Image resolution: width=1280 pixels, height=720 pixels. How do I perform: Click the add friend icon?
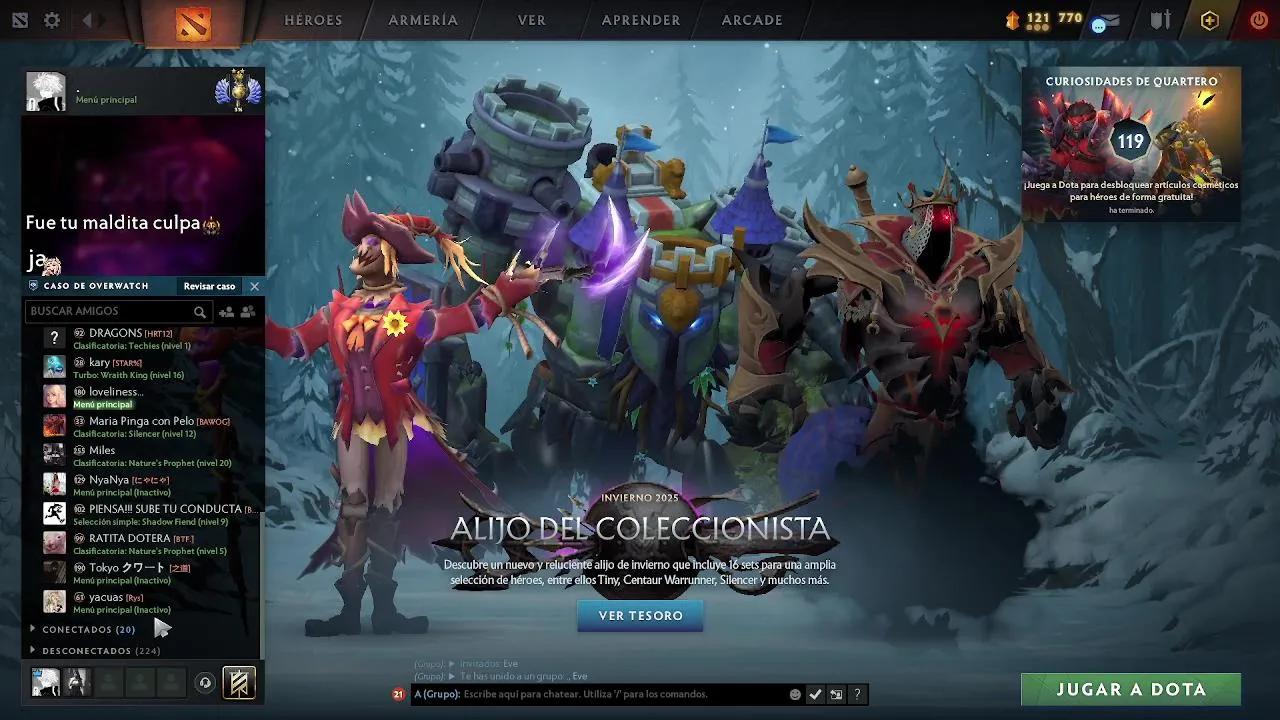click(227, 312)
